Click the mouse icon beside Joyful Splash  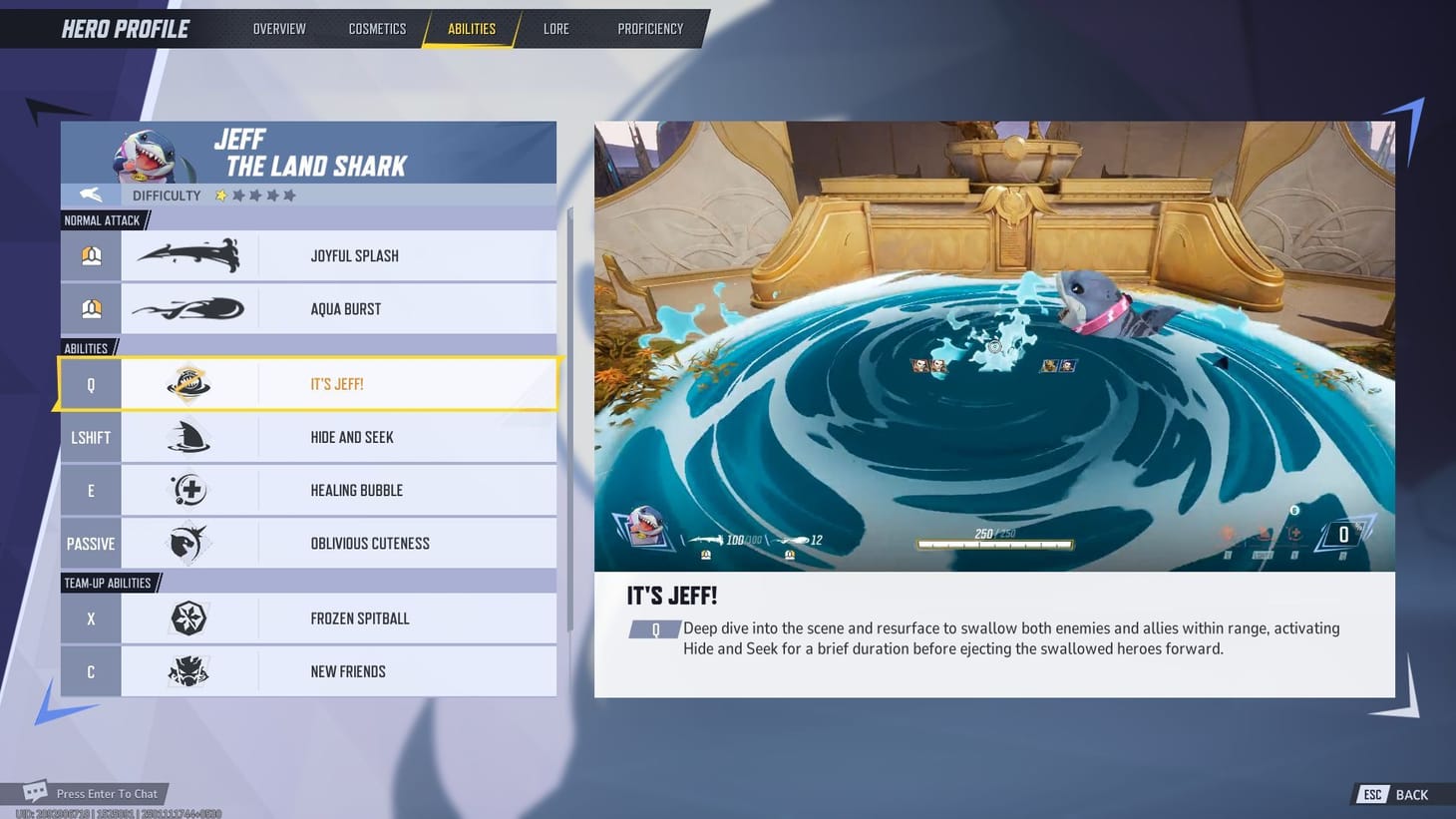(90, 255)
